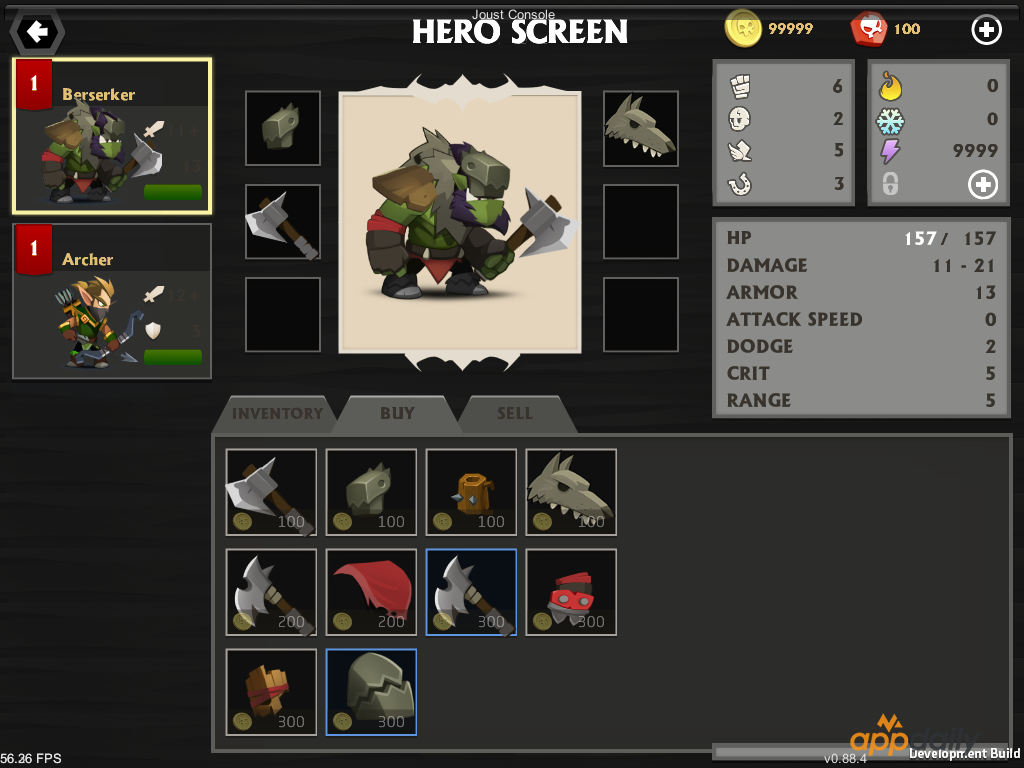Image resolution: width=1024 pixels, height=768 pixels.
Task: Open the Sell tab
Action: click(515, 413)
